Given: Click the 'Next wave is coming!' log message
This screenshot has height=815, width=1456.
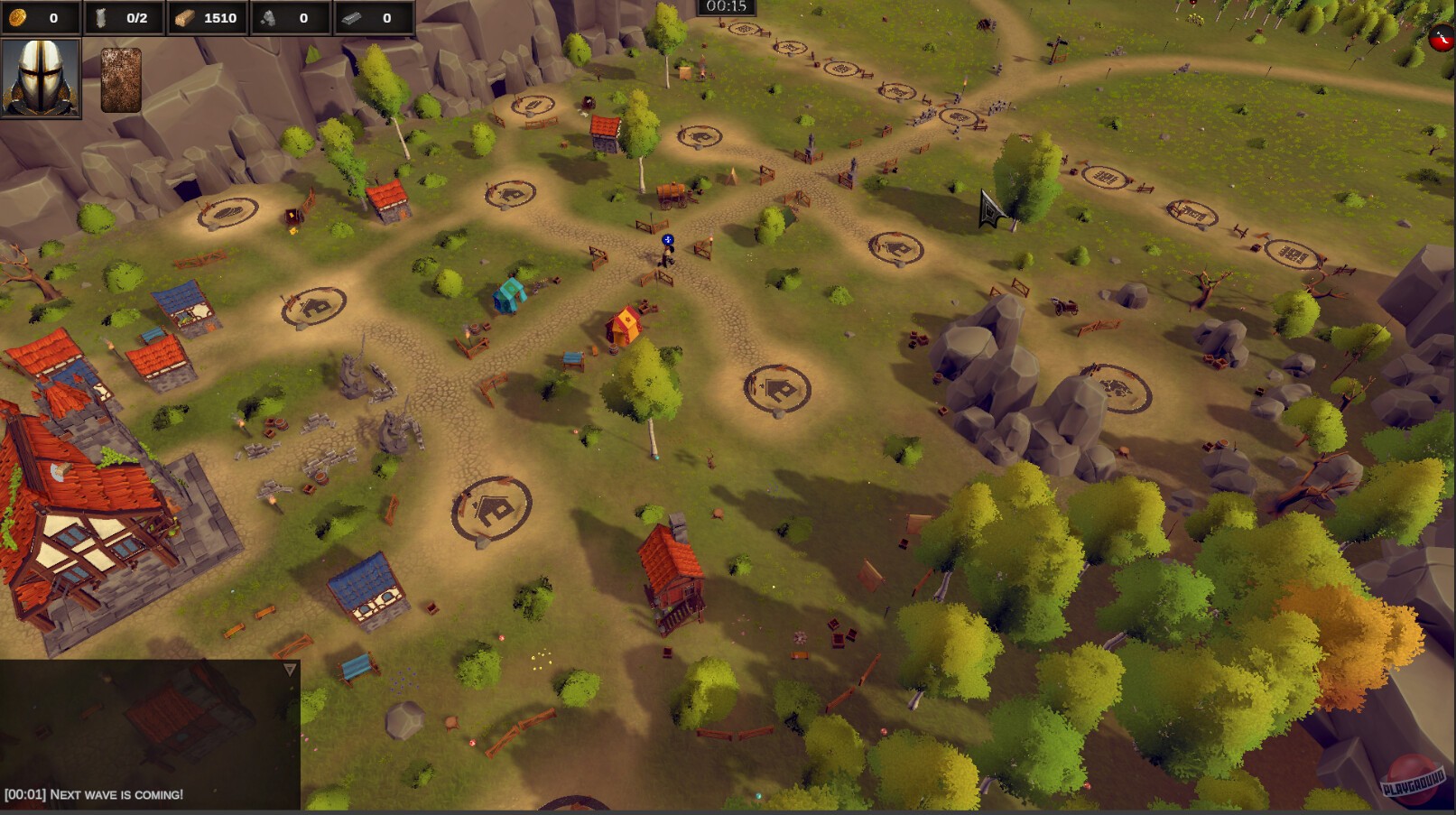Looking at the screenshot, I should tap(93, 796).
